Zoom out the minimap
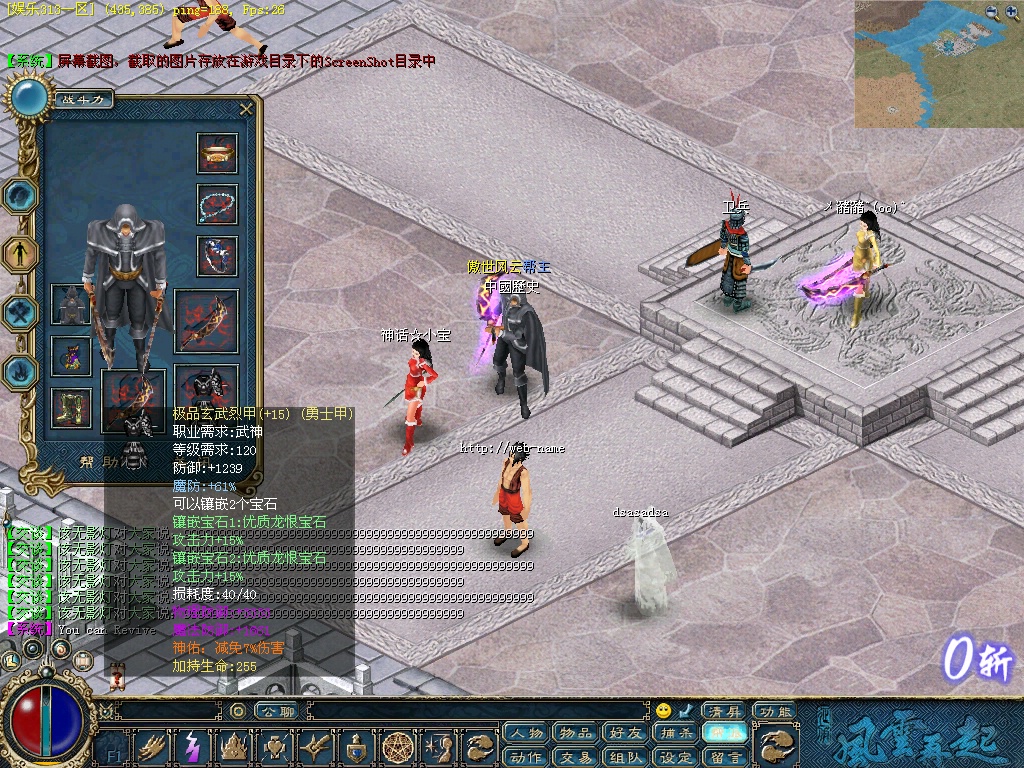Screen dimensions: 1024x768 [x=991, y=12]
